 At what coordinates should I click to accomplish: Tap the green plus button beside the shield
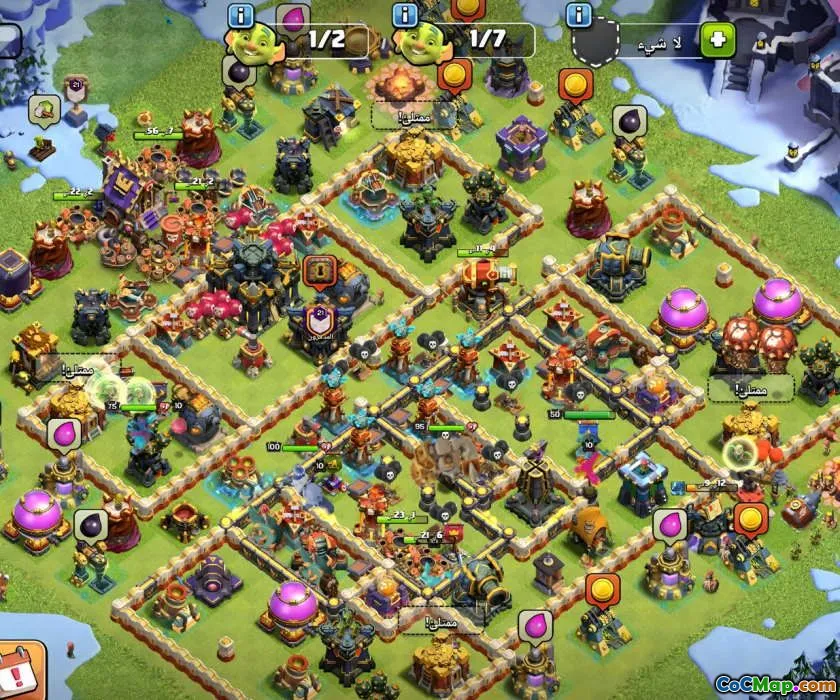[718, 41]
